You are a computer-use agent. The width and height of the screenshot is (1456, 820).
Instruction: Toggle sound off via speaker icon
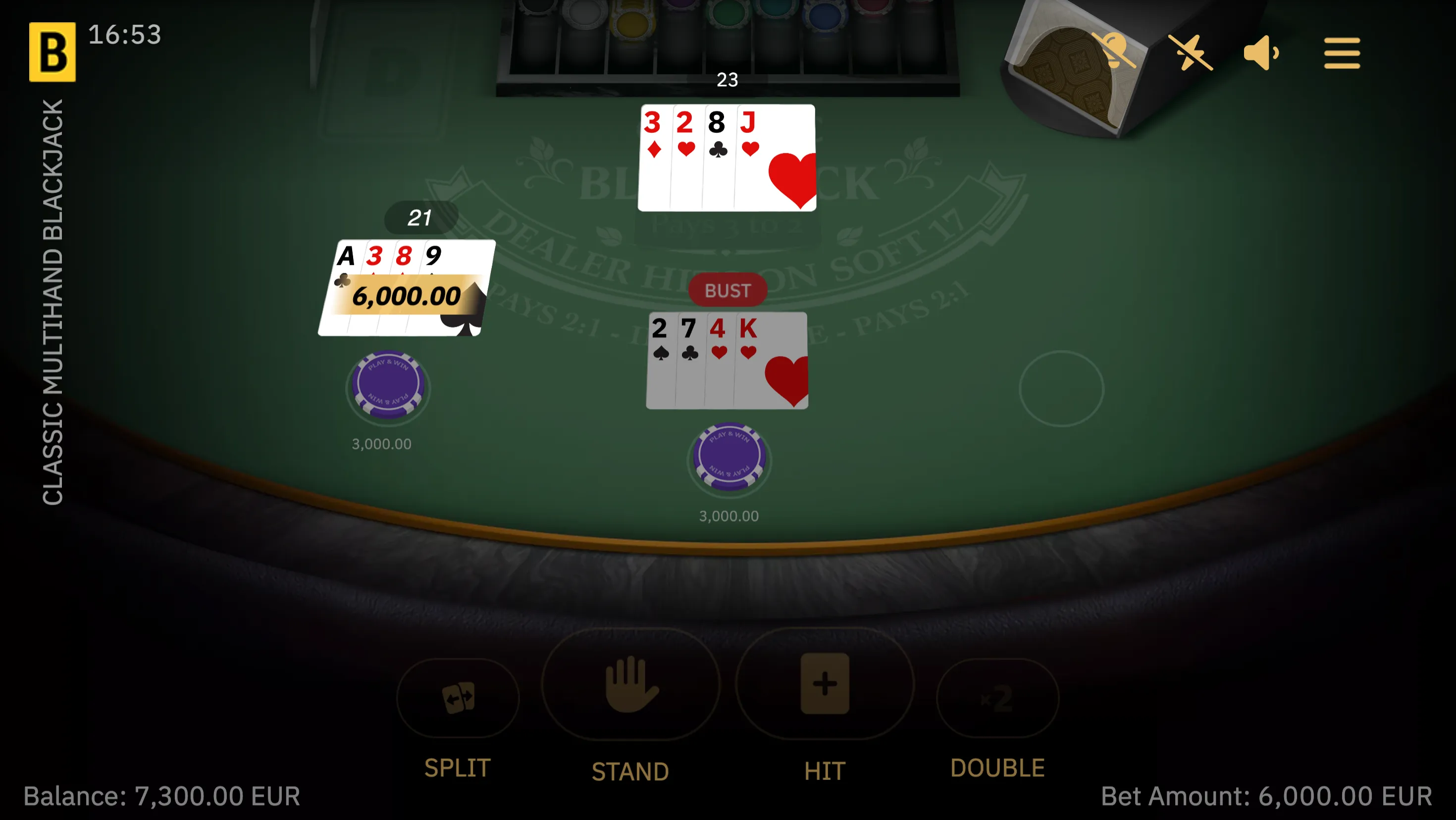[1261, 52]
